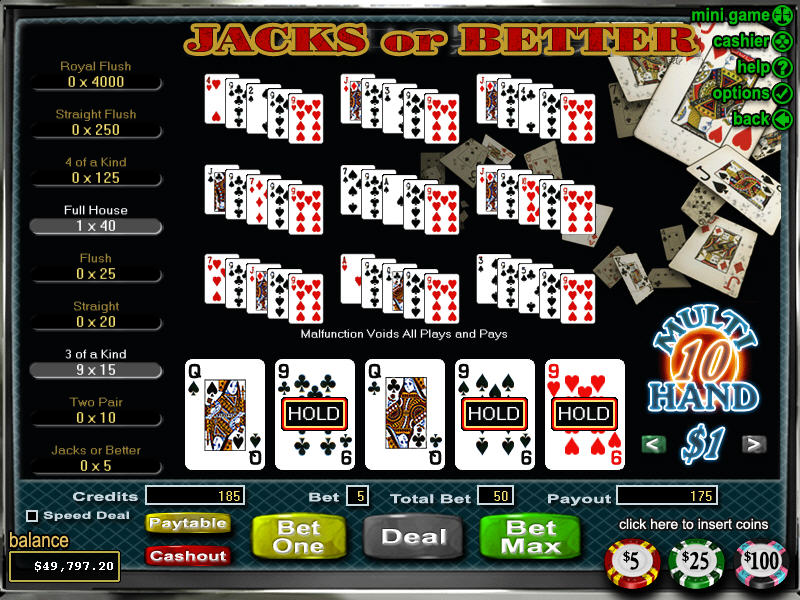The image size is (800, 600).
Task: Unhold the nine of hearts card
Action: [585, 413]
